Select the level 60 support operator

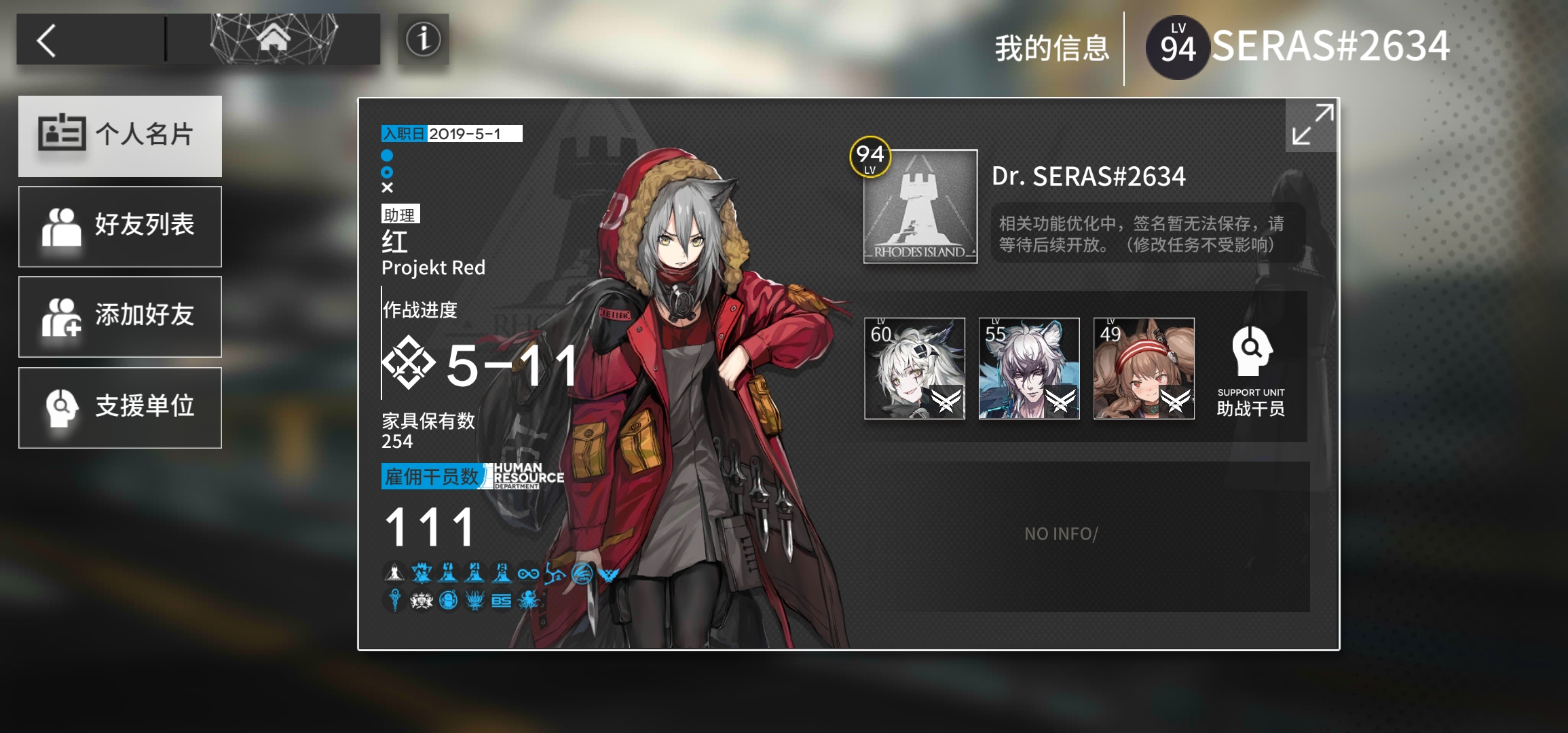point(914,369)
